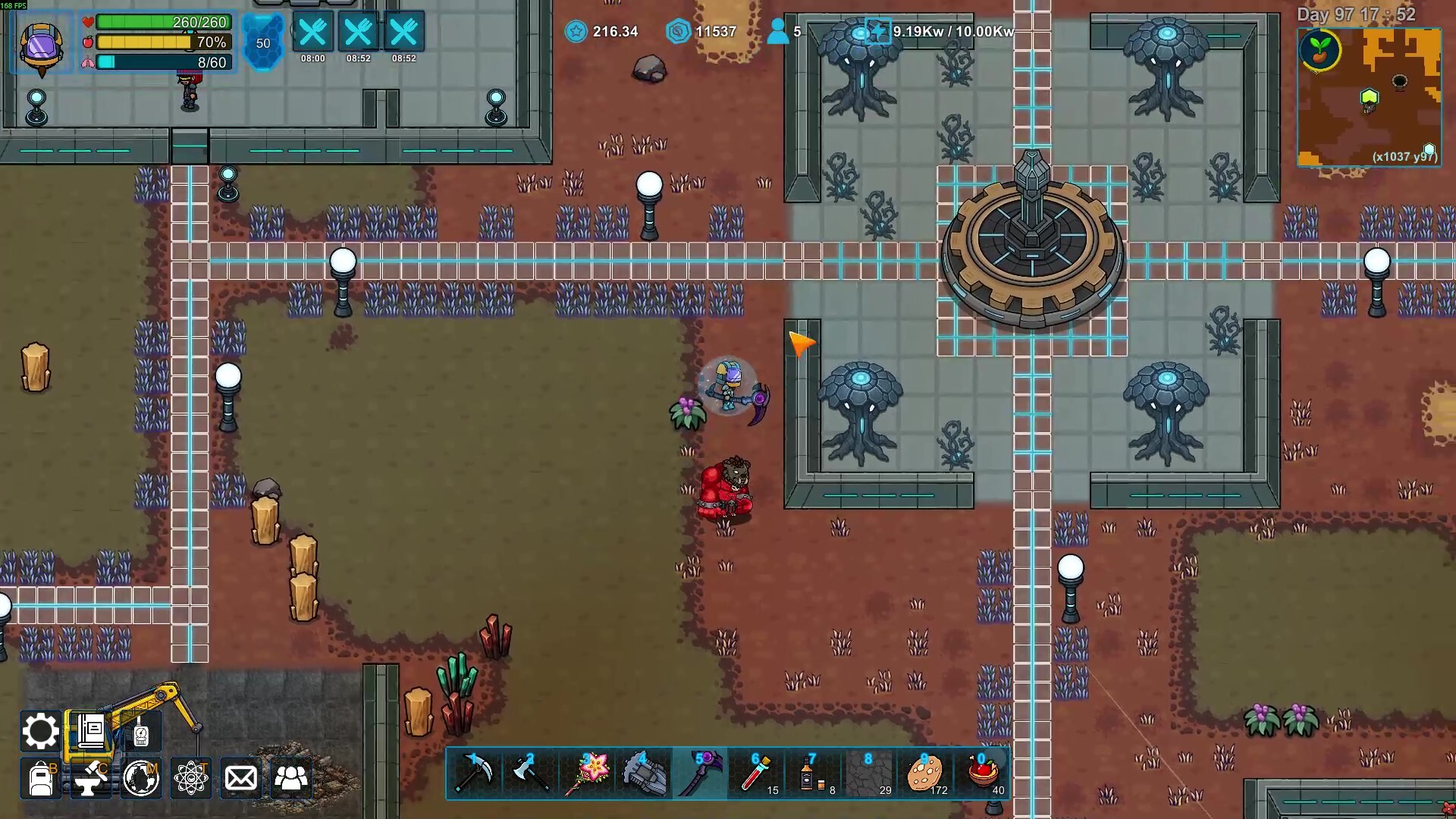Use the red vial in slot 6

(x=756, y=773)
